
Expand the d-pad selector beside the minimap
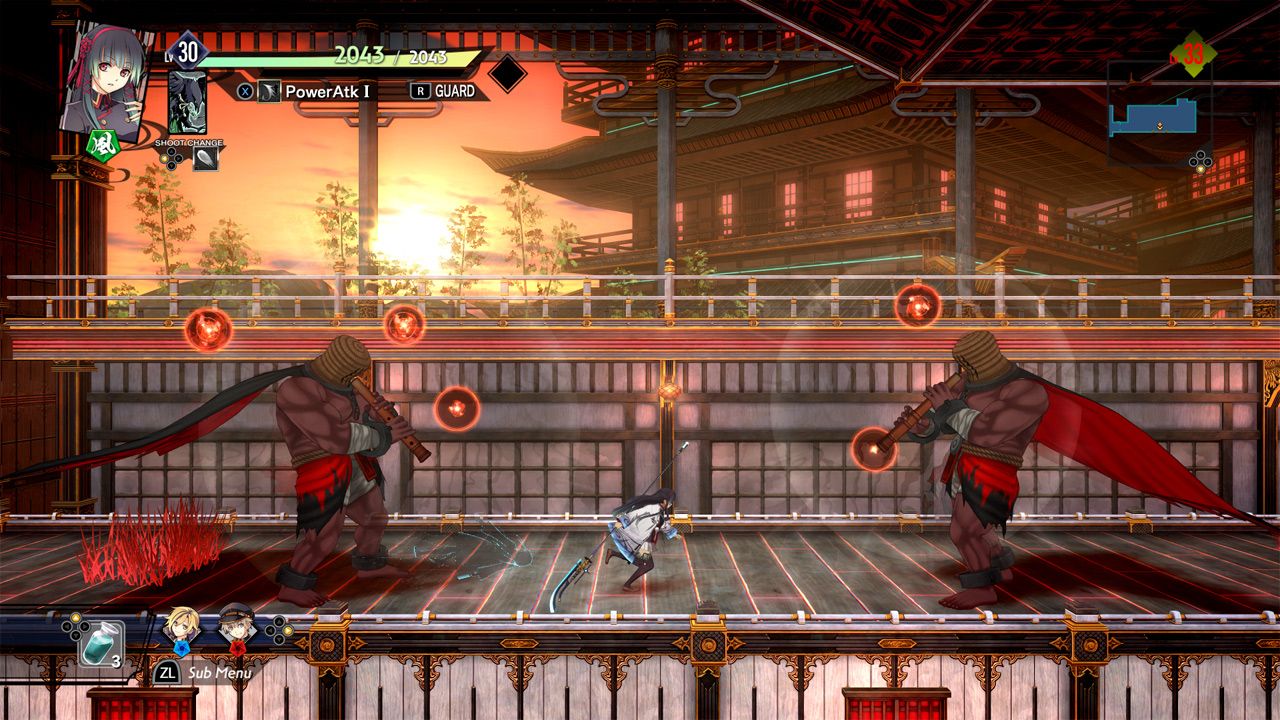click(1200, 160)
